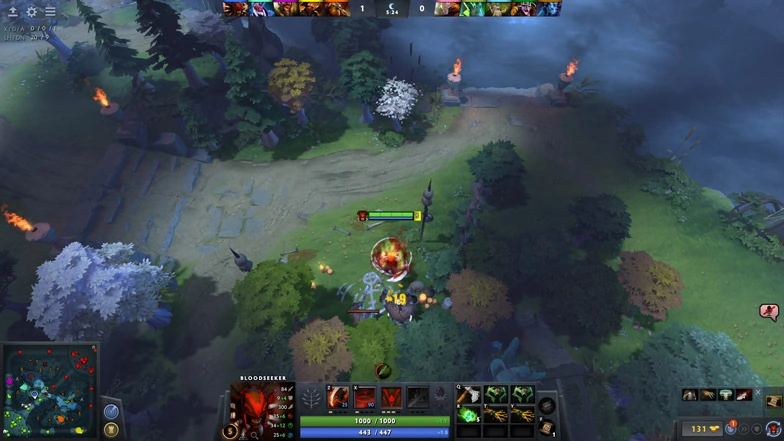Cast the second Bloodseeker ability, Blood Rite
This screenshot has width=784, height=441.
(x=366, y=397)
